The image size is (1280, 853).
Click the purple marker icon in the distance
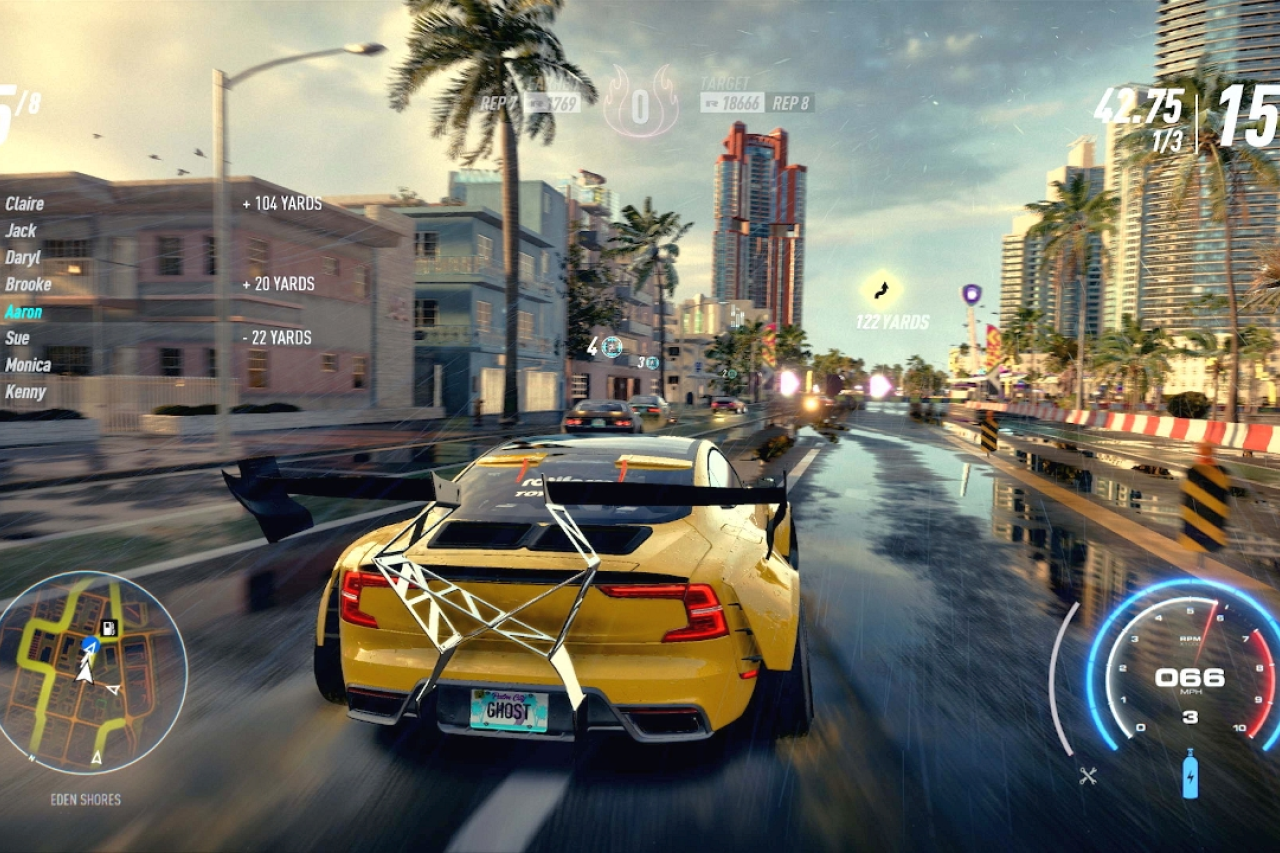[971, 294]
